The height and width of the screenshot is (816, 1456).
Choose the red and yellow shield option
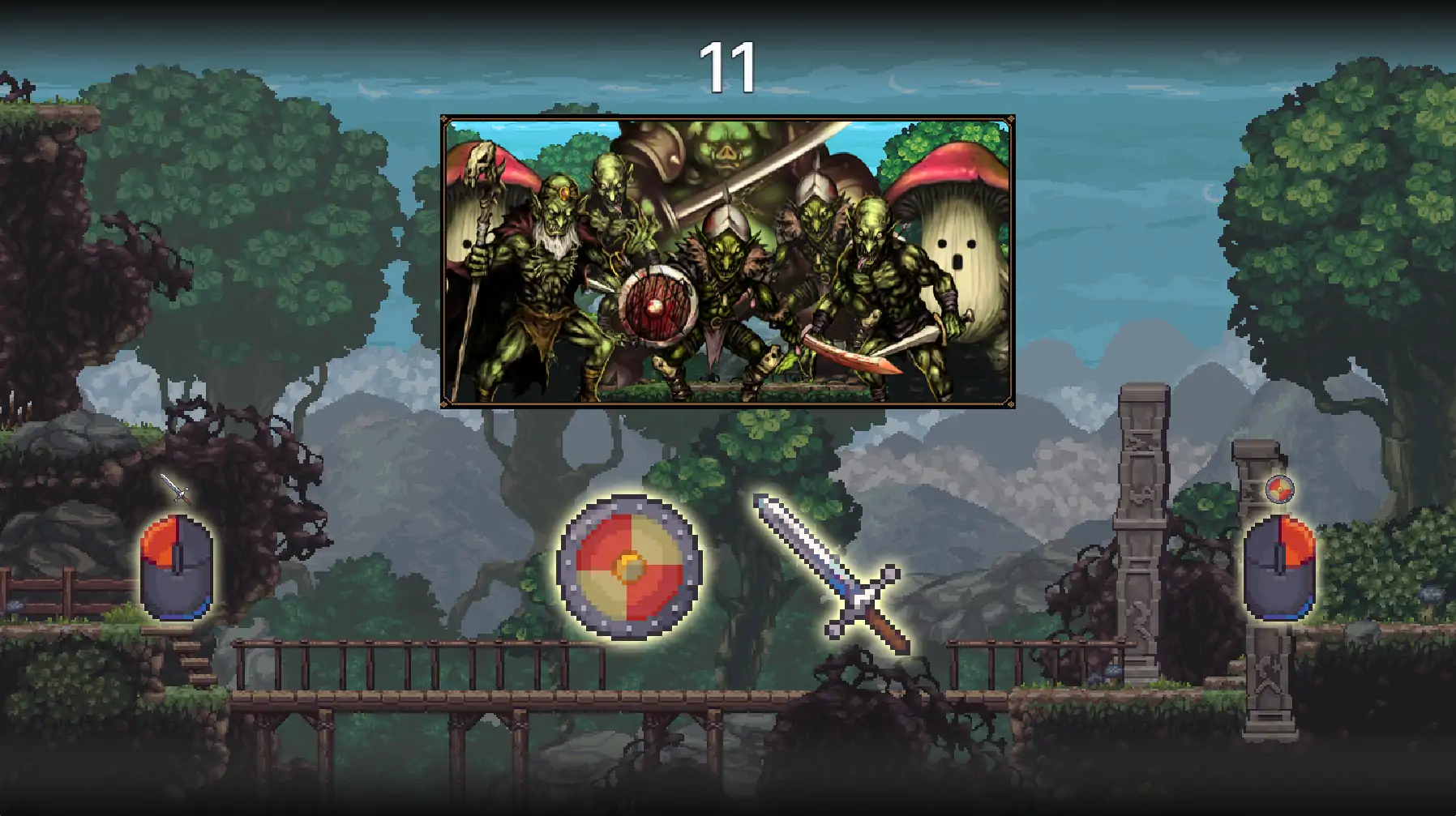pyautogui.click(x=629, y=566)
